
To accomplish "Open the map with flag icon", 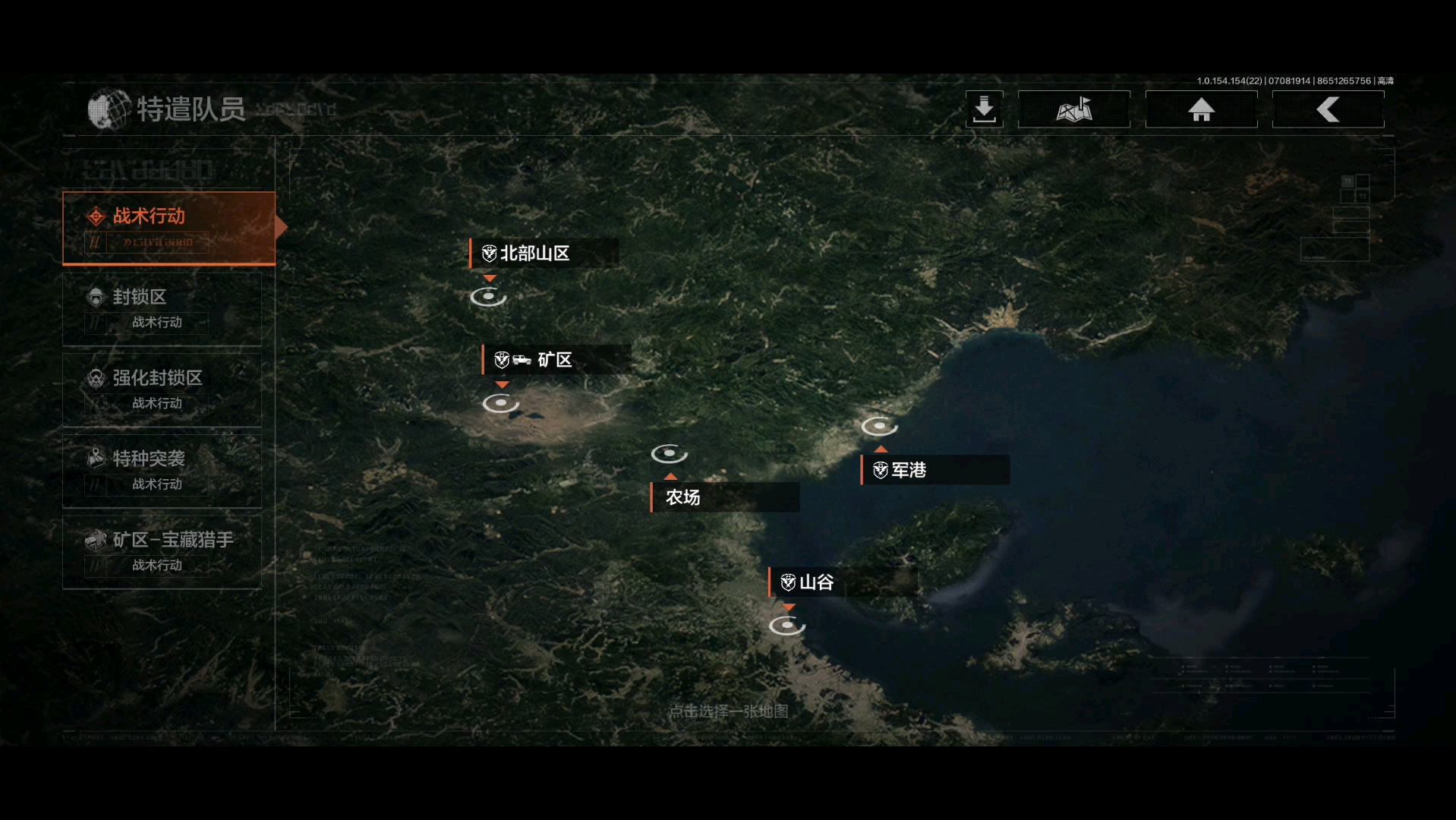I will click(x=1073, y=109).
